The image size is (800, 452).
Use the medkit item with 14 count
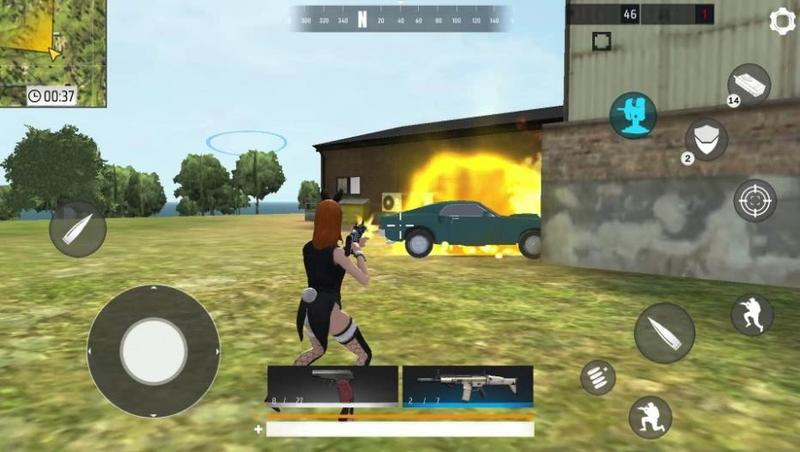point(748,84)
